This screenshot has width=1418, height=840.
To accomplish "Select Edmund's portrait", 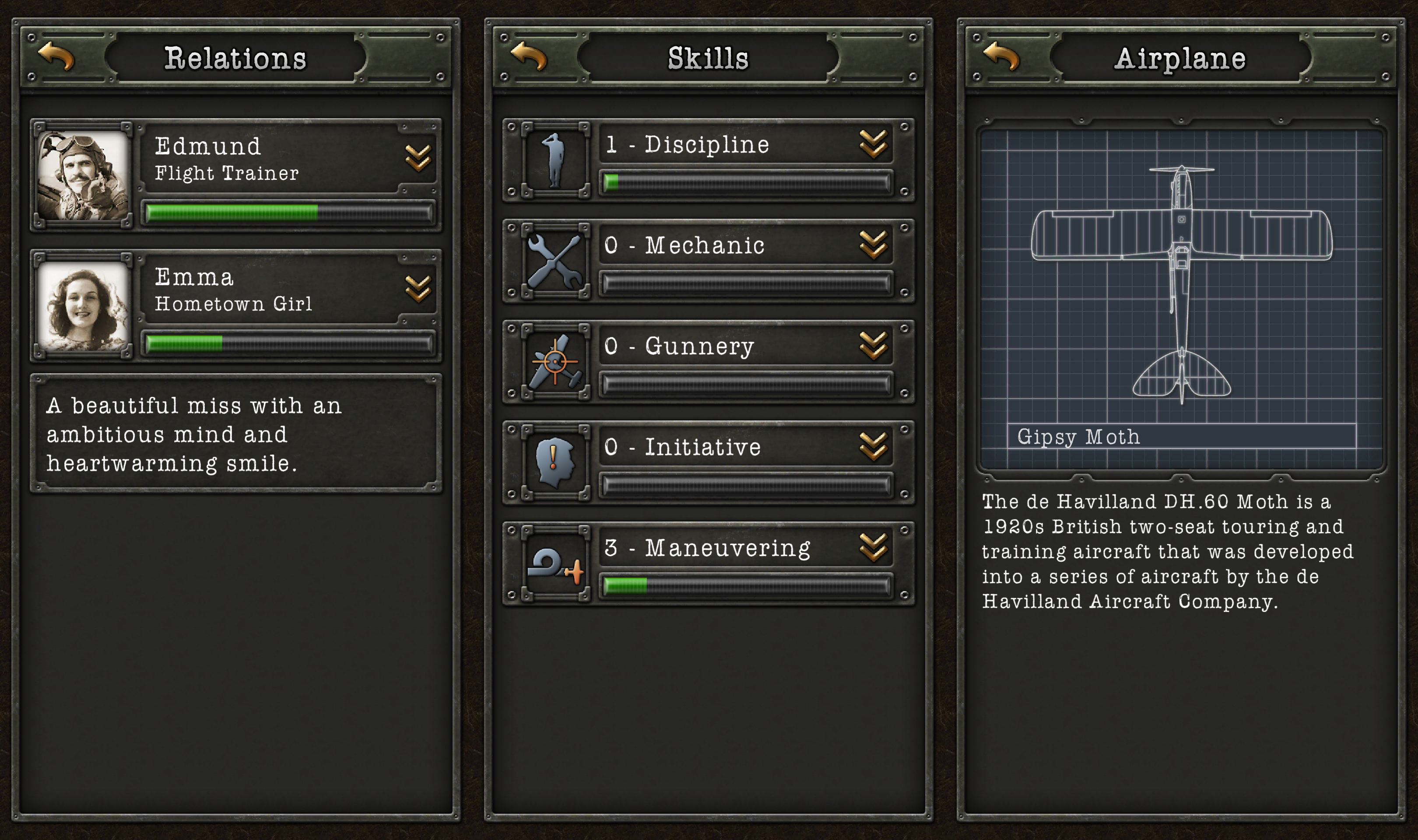I will (x=83, y=175).
